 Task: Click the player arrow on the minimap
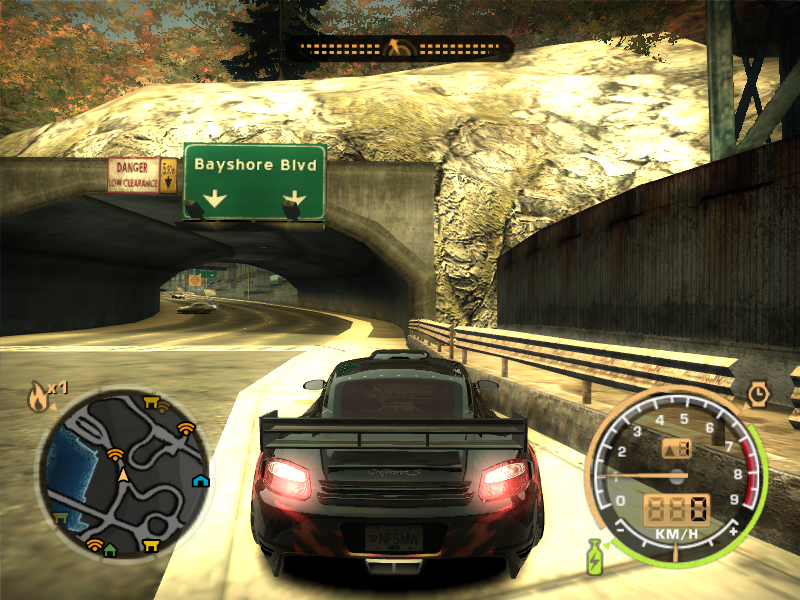pyautogui.click(x=124, y=475)
